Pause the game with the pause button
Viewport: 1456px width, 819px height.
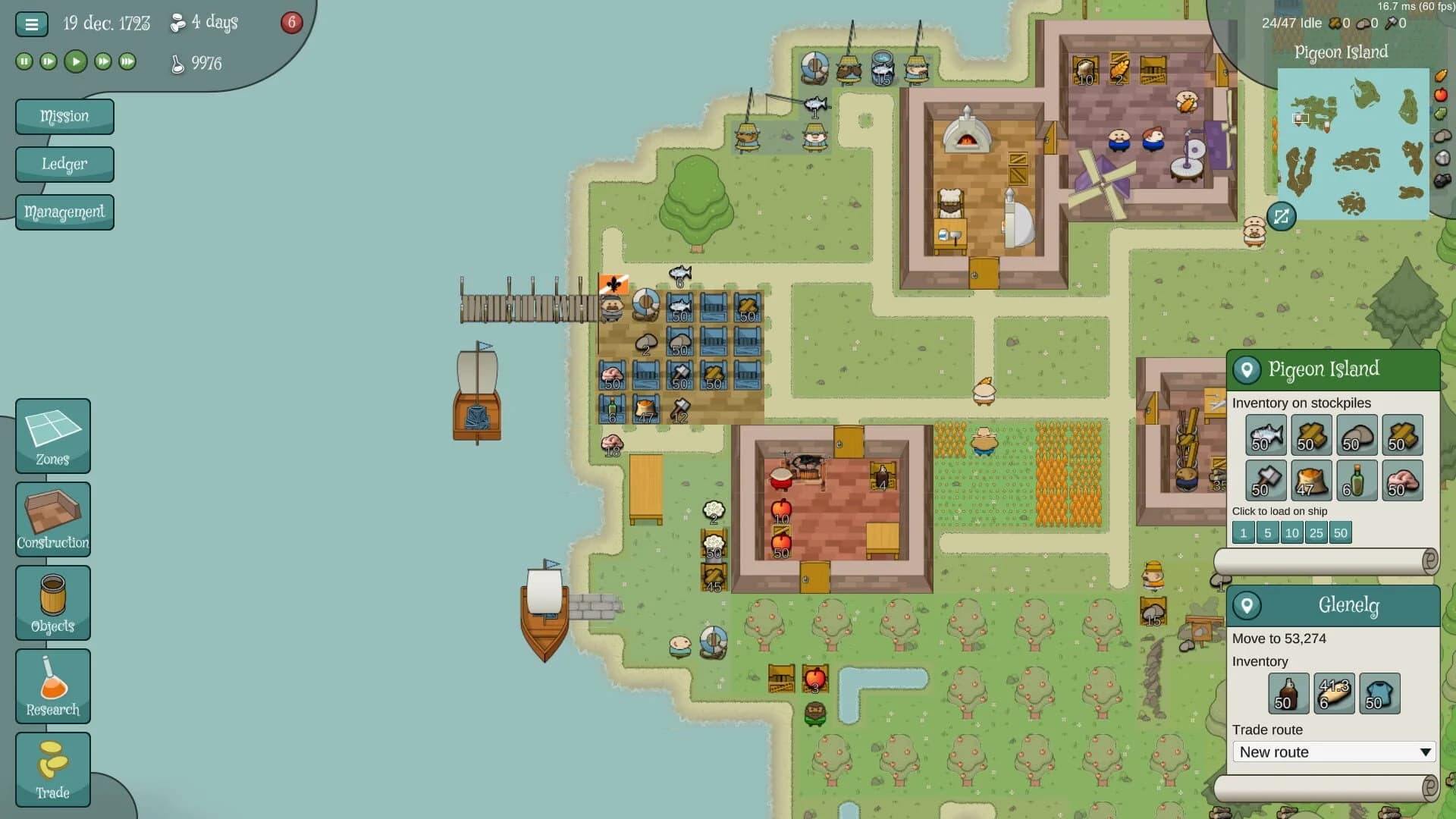(x=23, y=61)
